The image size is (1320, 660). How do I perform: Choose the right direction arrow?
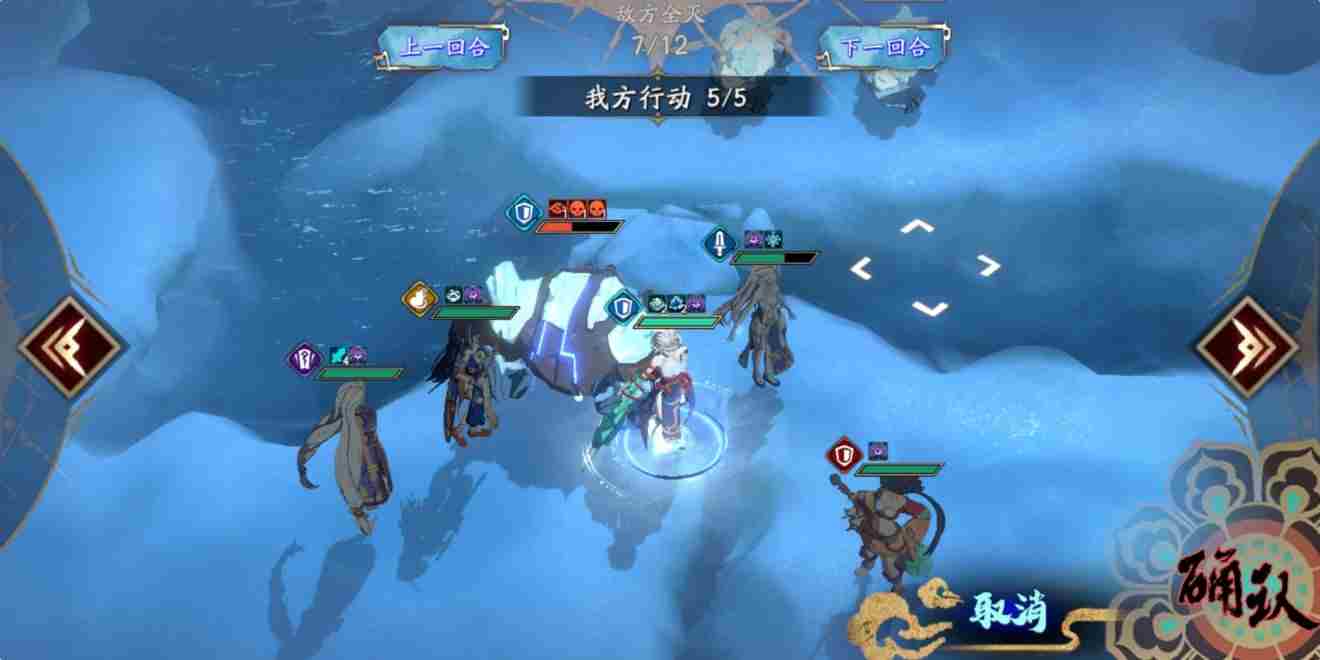point(988,265)
